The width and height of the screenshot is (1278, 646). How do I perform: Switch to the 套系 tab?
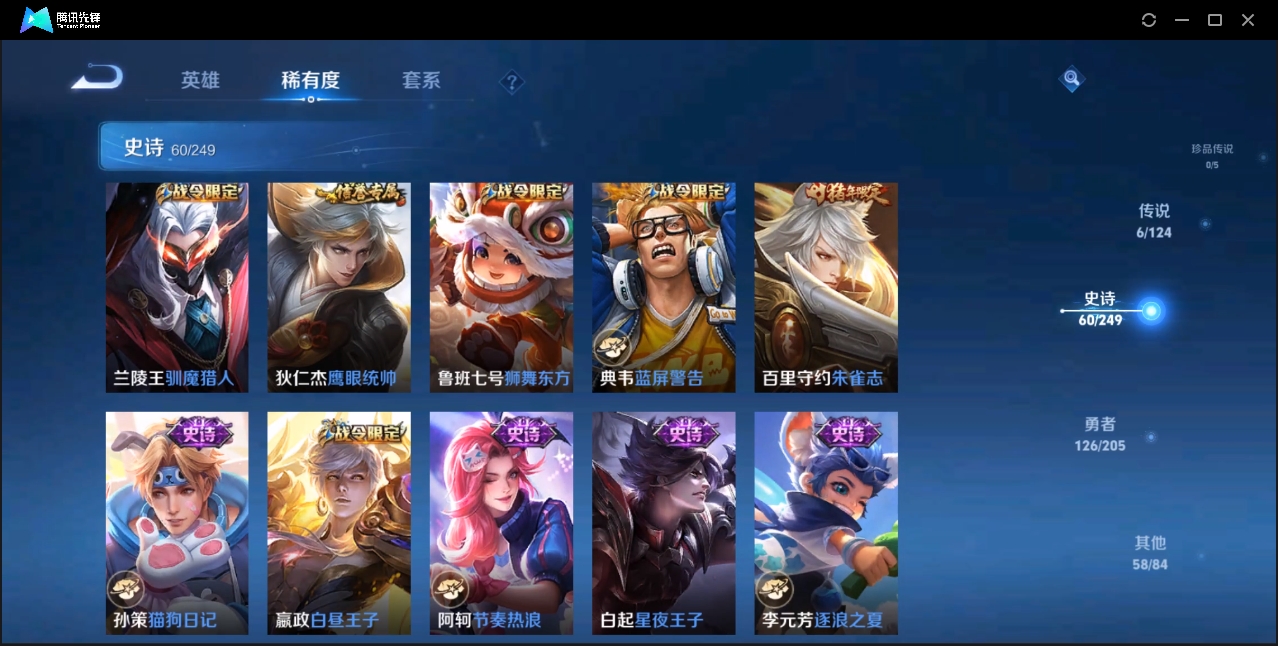(421, 80)
